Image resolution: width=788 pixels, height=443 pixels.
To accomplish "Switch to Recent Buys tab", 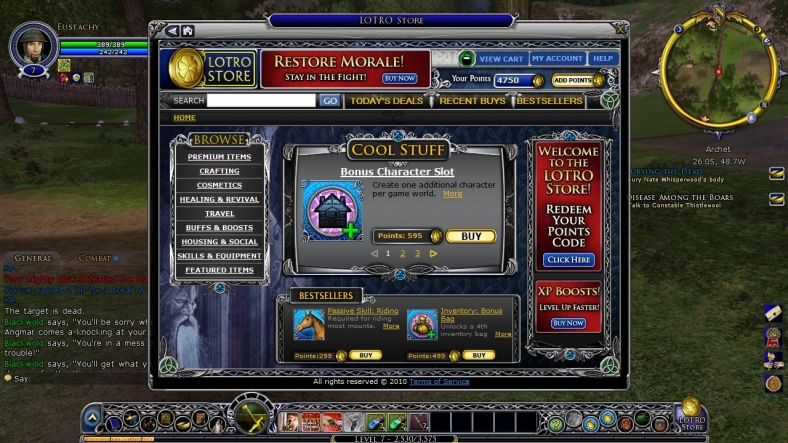I will point(472,101).
